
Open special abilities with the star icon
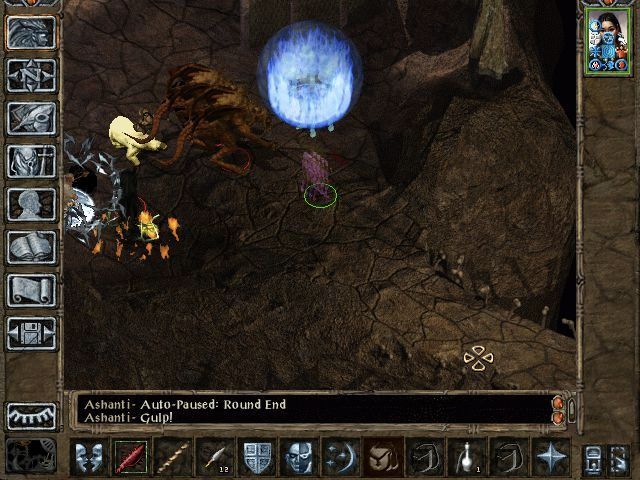551,456
